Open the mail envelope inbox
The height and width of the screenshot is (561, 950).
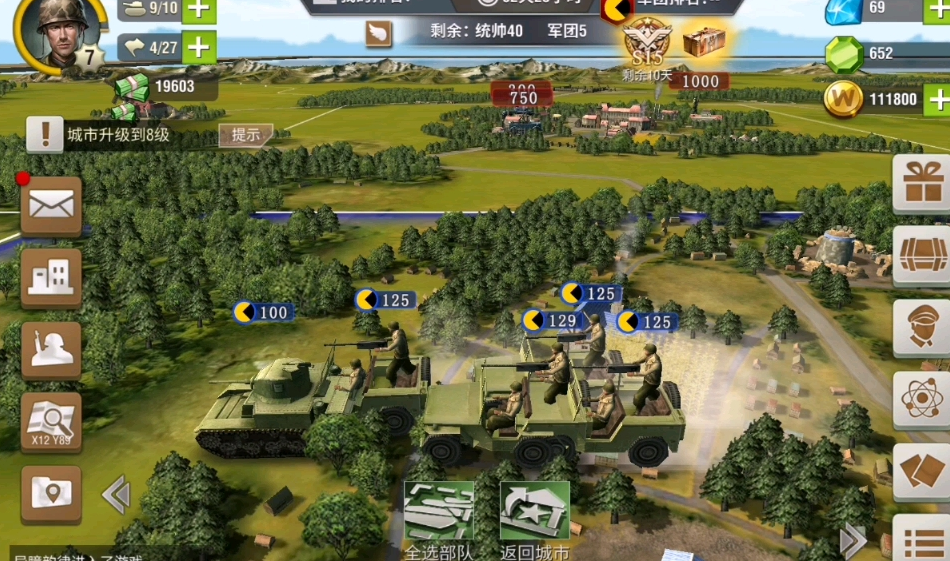(x=51, y=206)
